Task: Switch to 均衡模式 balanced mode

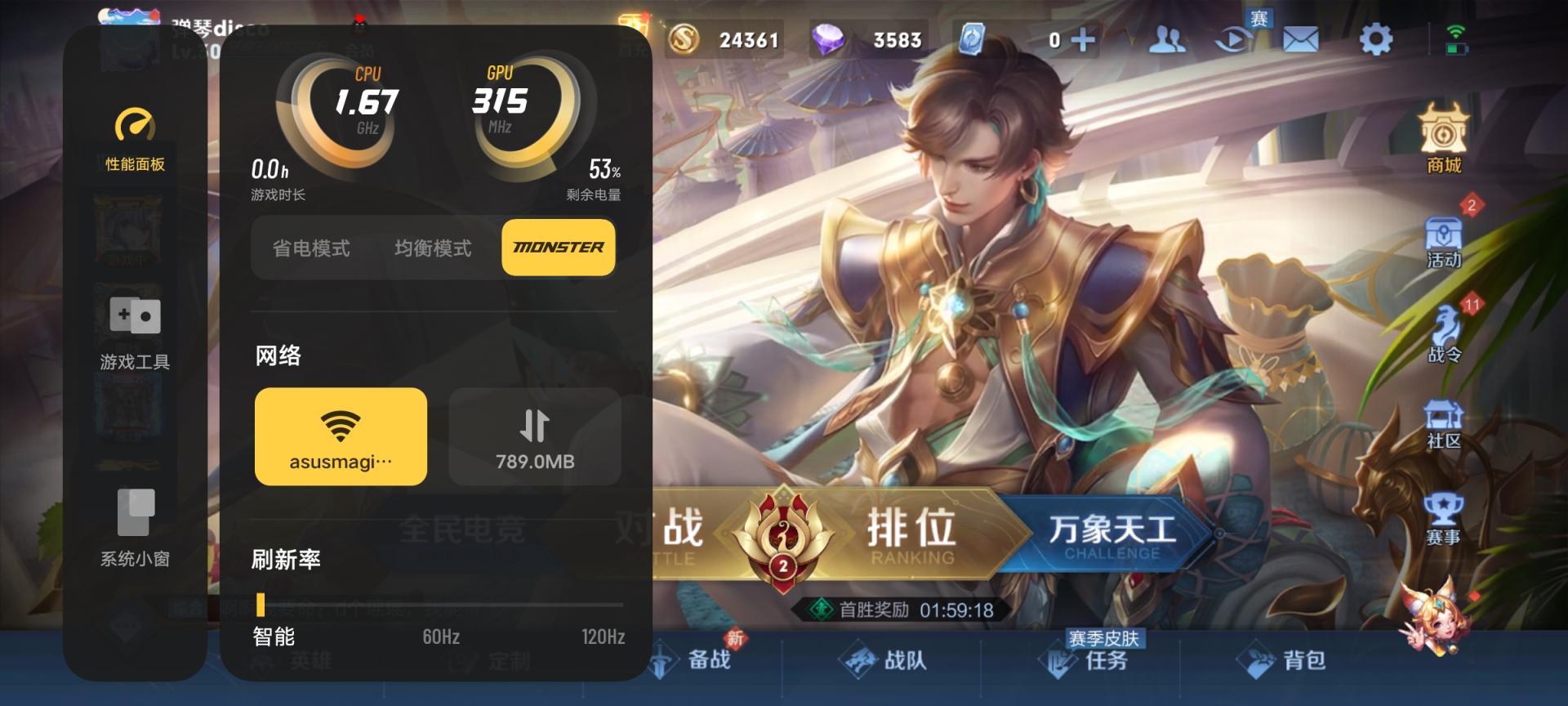Action: 433,248
